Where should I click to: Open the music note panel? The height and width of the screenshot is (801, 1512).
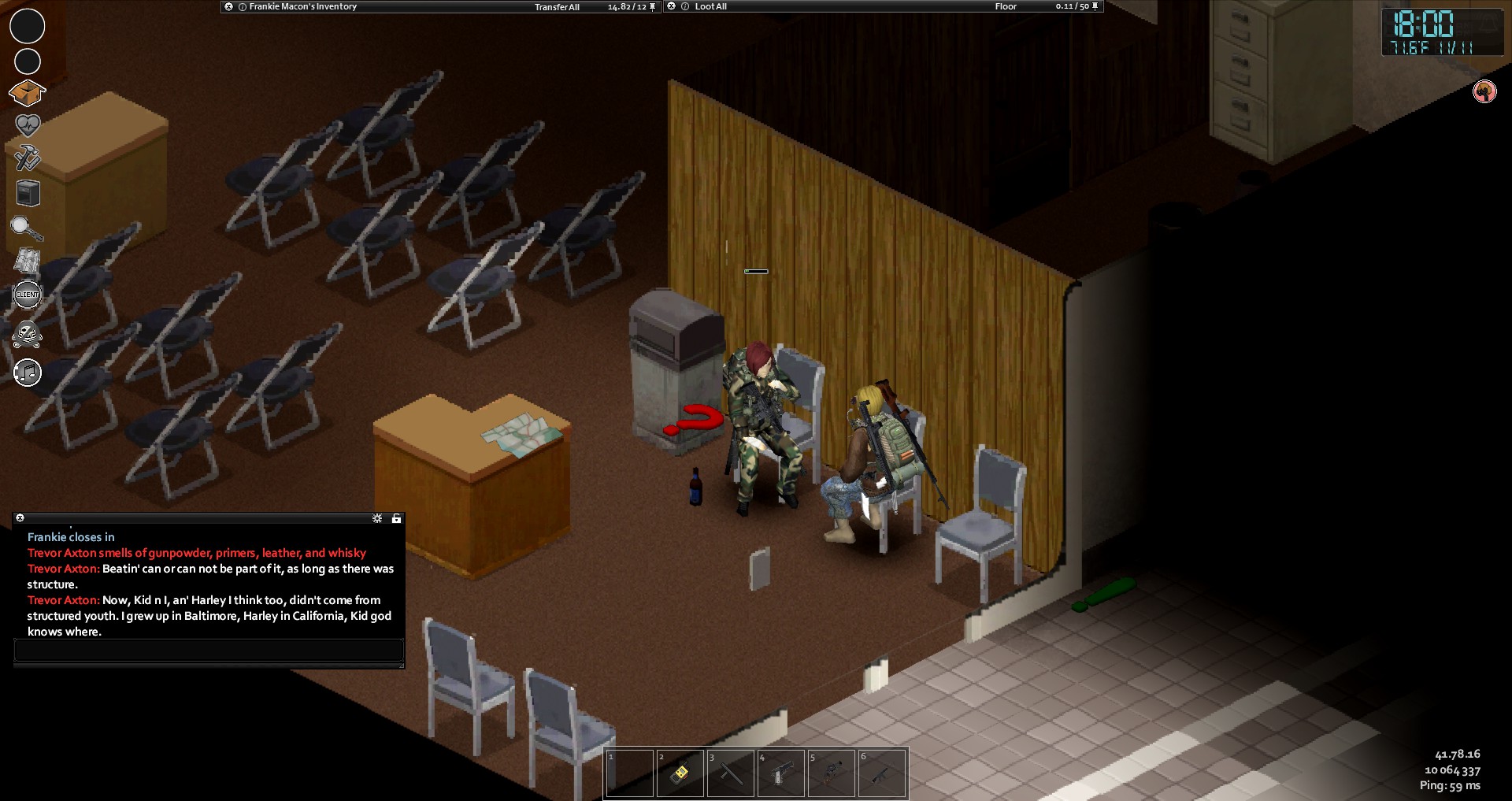pyautogui.click(x=28, y=373)
